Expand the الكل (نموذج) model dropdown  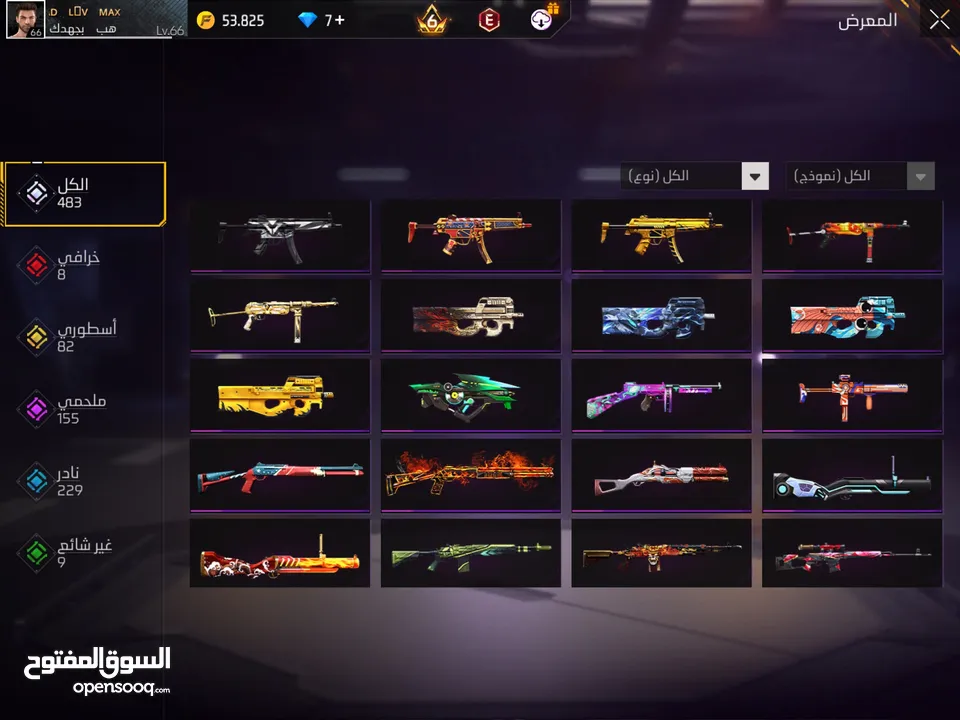(860, 177)
